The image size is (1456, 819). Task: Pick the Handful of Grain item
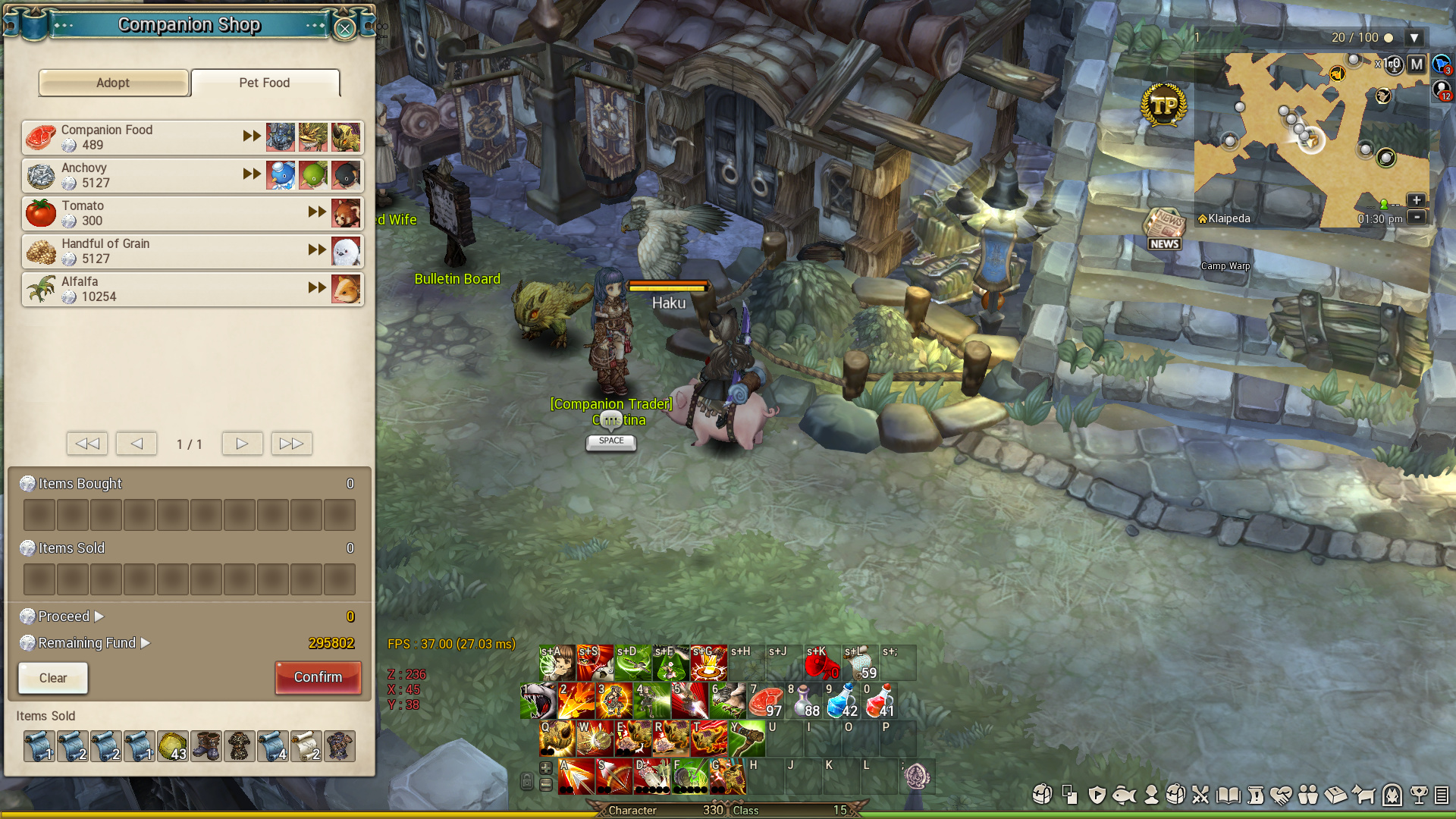point(136,251)
